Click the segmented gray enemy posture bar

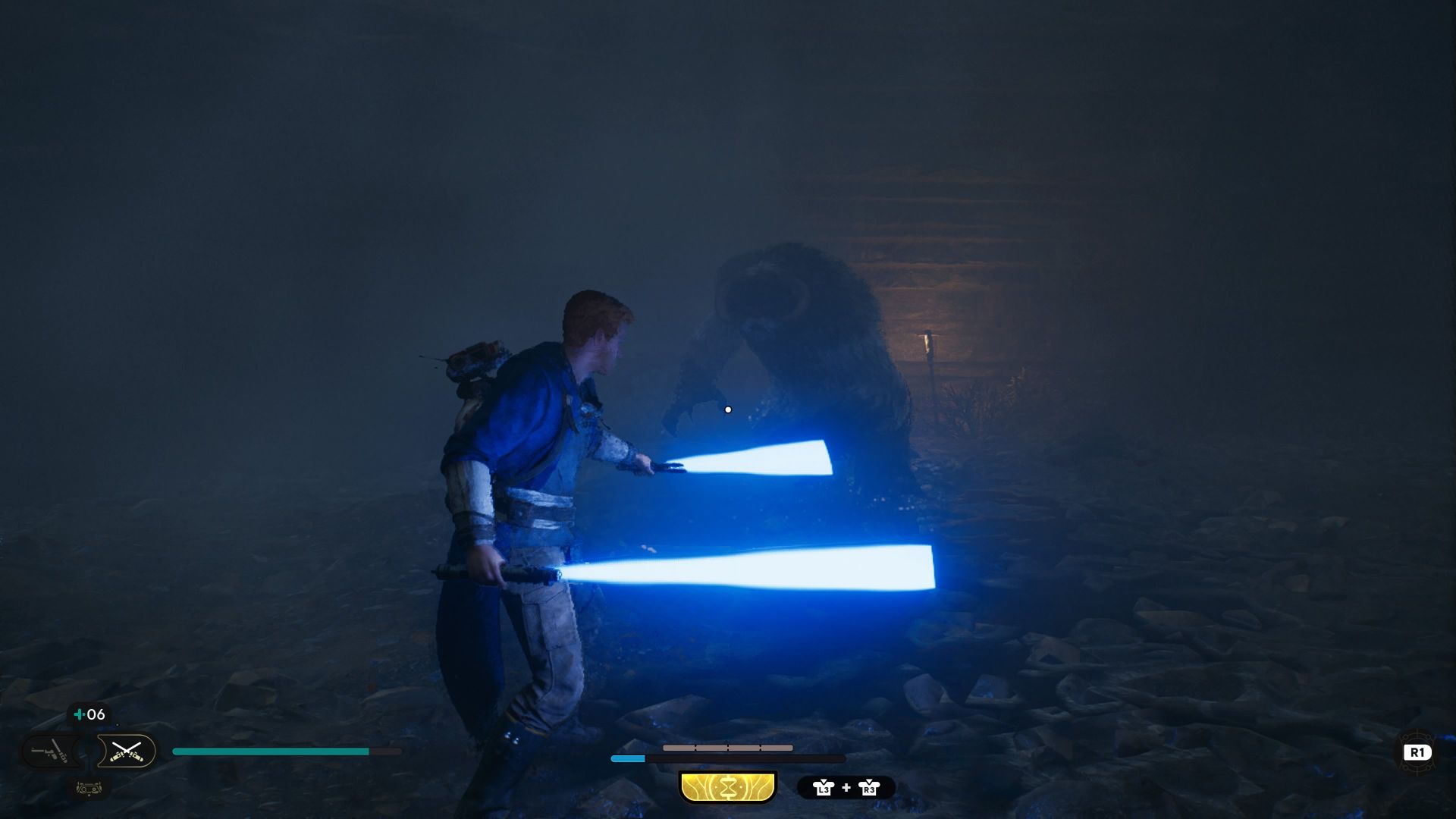728,748
